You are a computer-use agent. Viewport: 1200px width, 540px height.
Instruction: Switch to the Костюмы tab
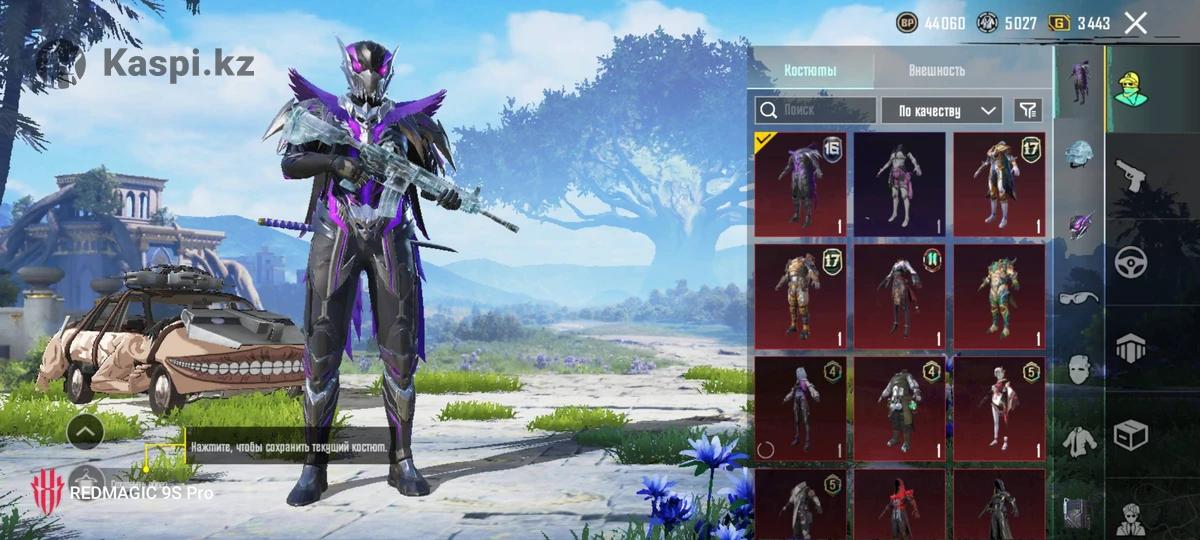[x=810, y=71]
